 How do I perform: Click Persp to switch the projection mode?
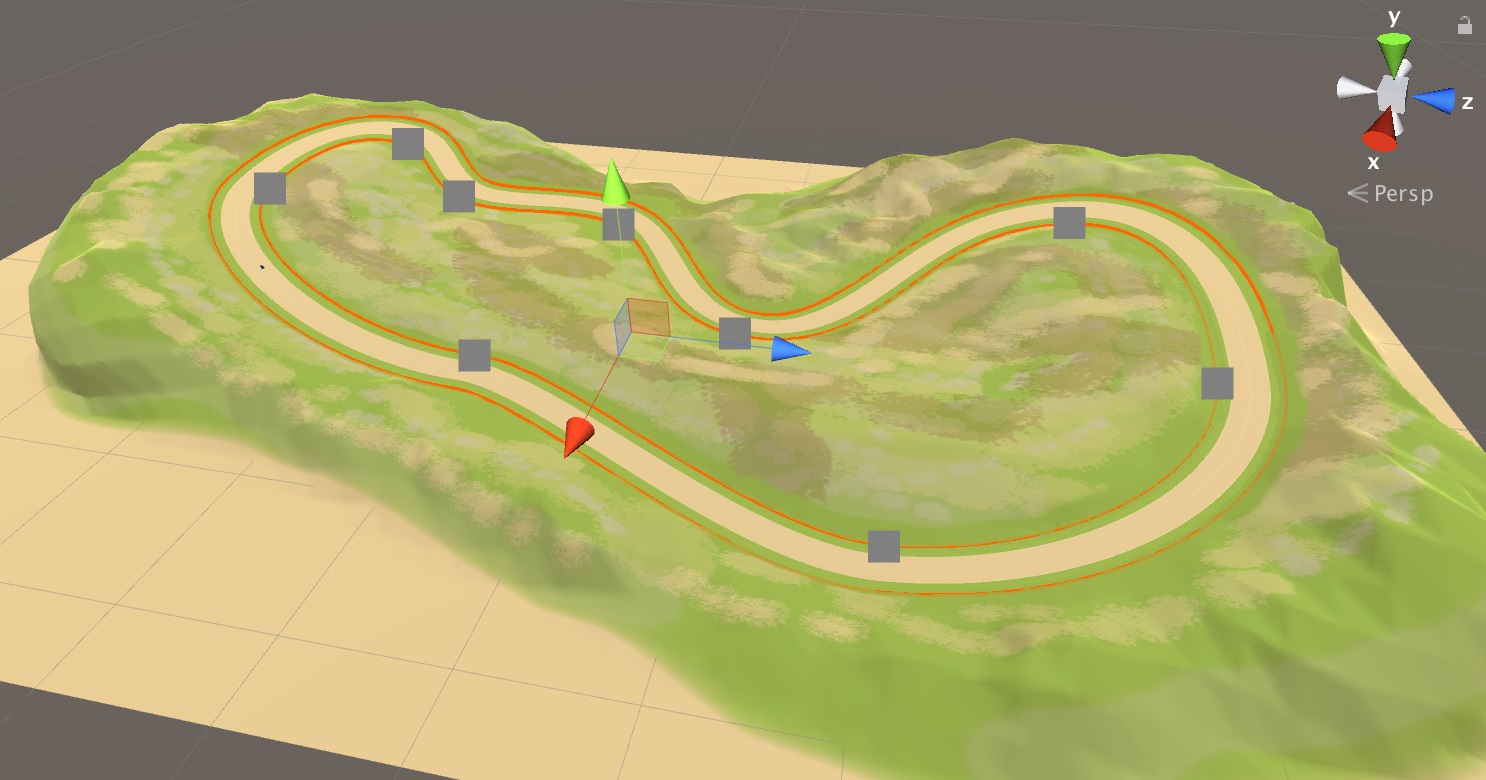coord(1404,194)
